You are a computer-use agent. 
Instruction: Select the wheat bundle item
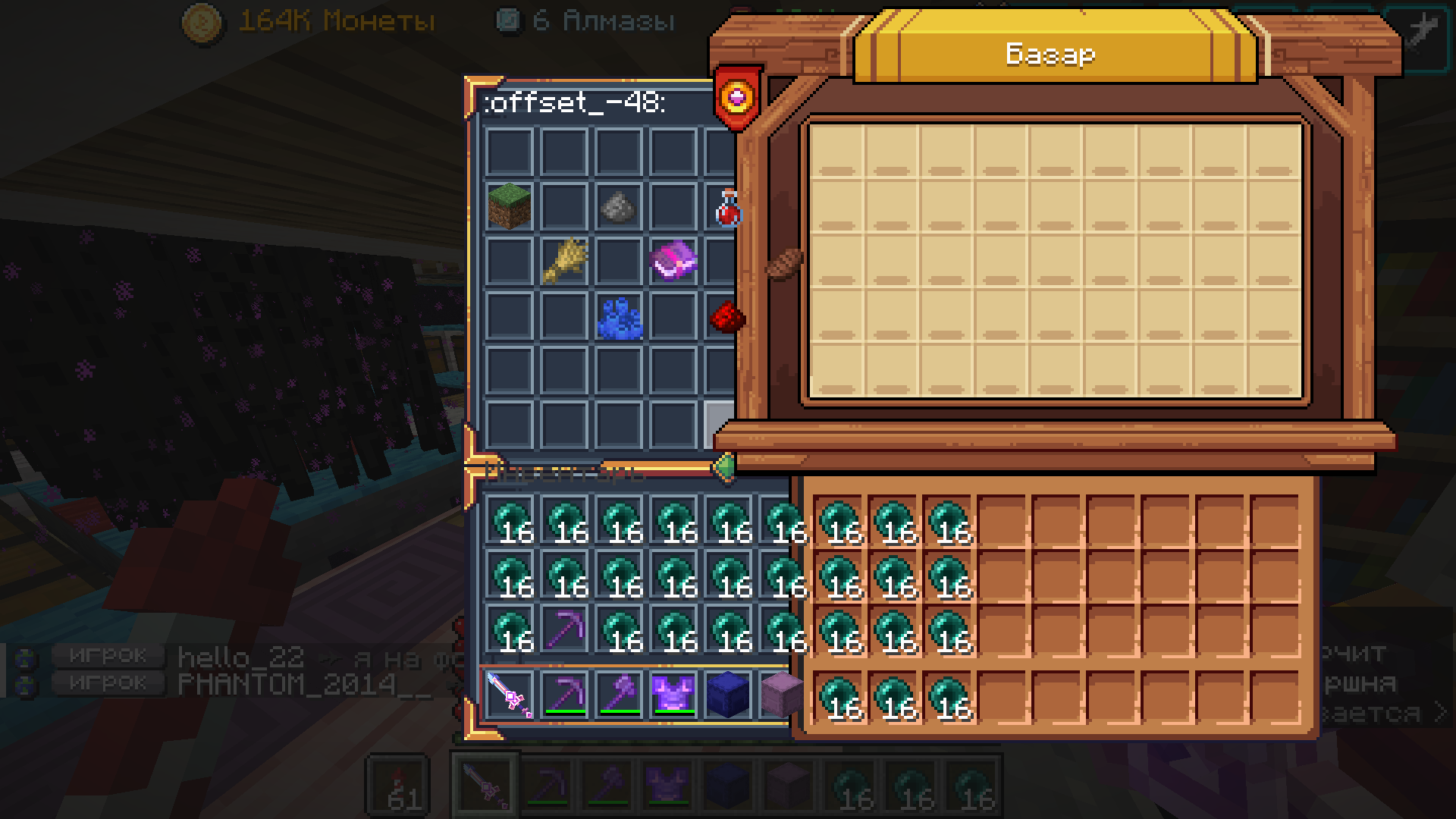[x=563, y=262]
